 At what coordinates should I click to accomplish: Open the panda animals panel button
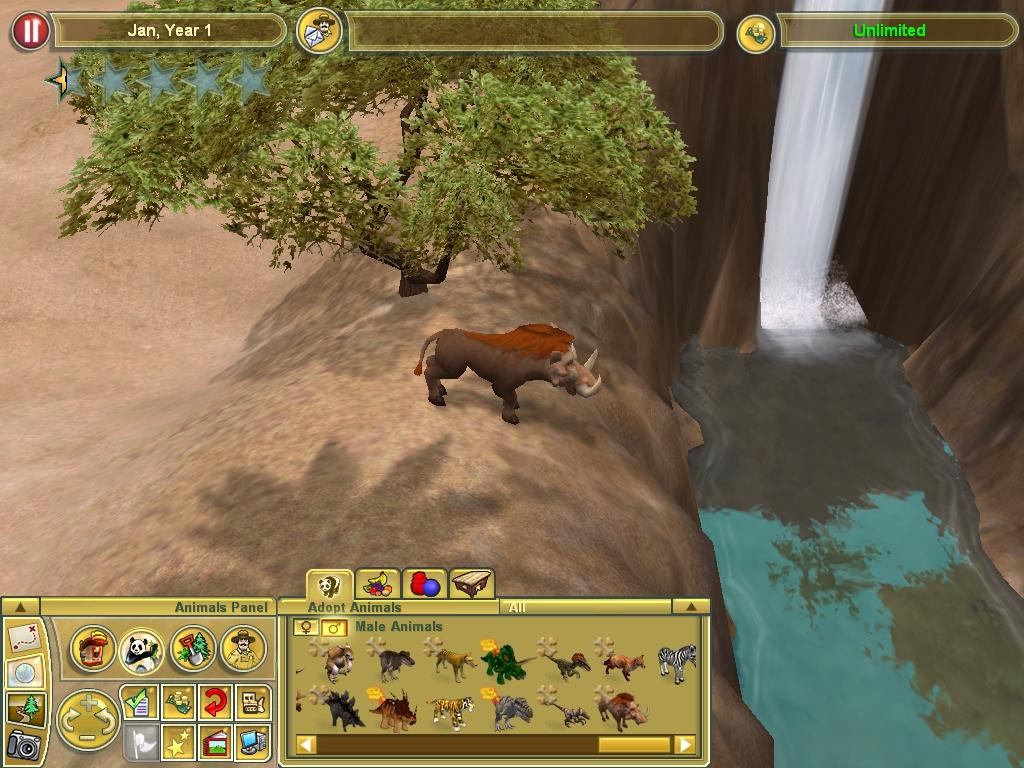142,651
